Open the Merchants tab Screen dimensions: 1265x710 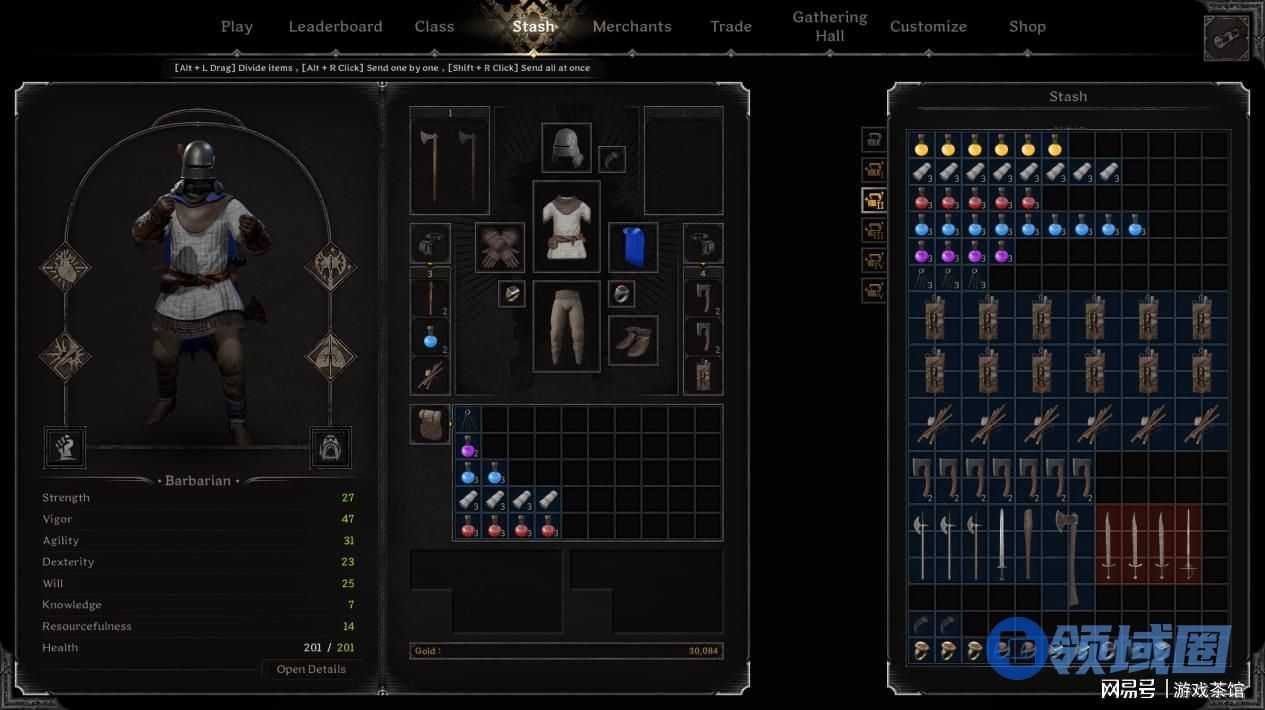(632, 27)
